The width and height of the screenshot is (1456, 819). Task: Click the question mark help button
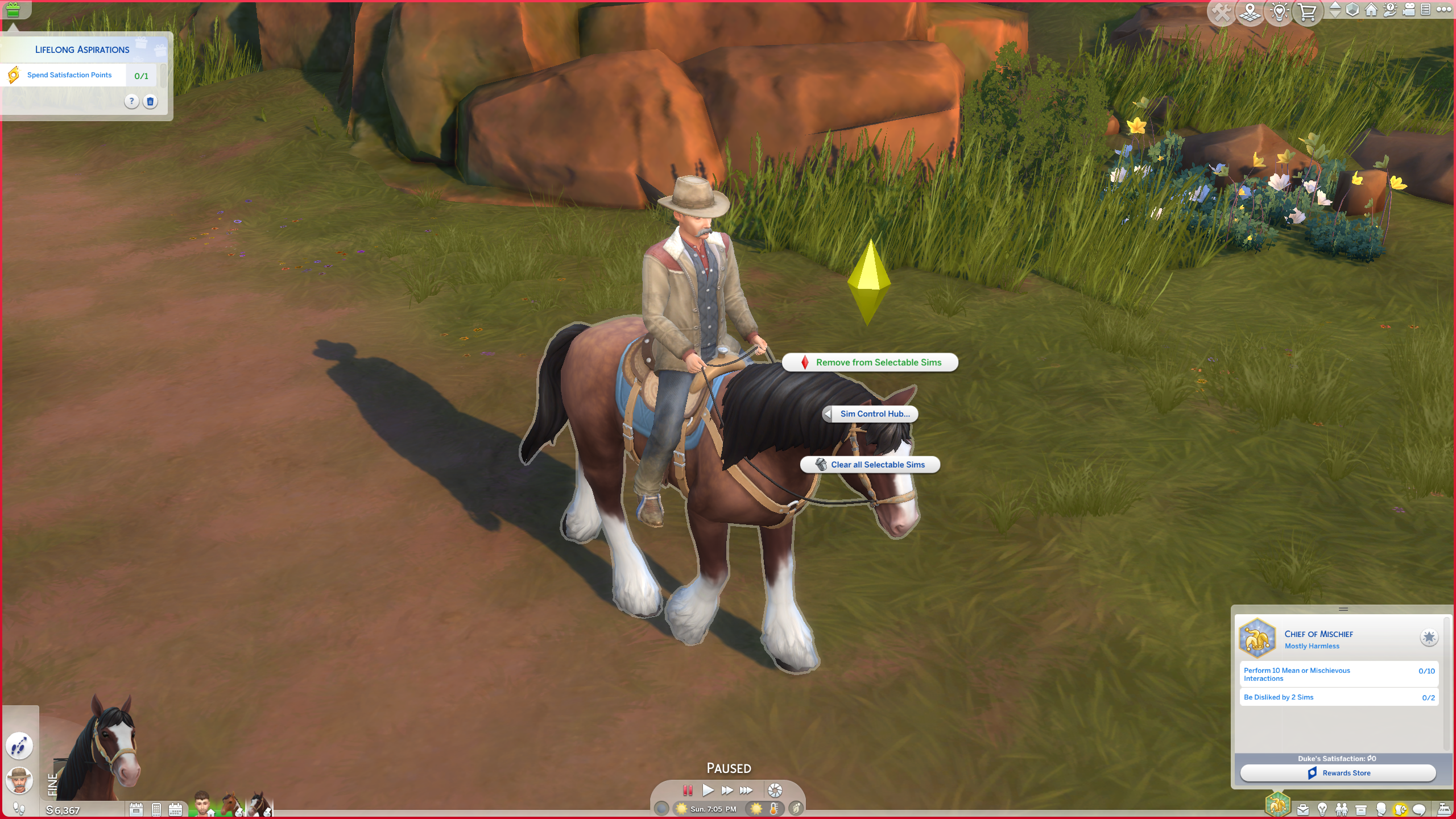(131, 102)
